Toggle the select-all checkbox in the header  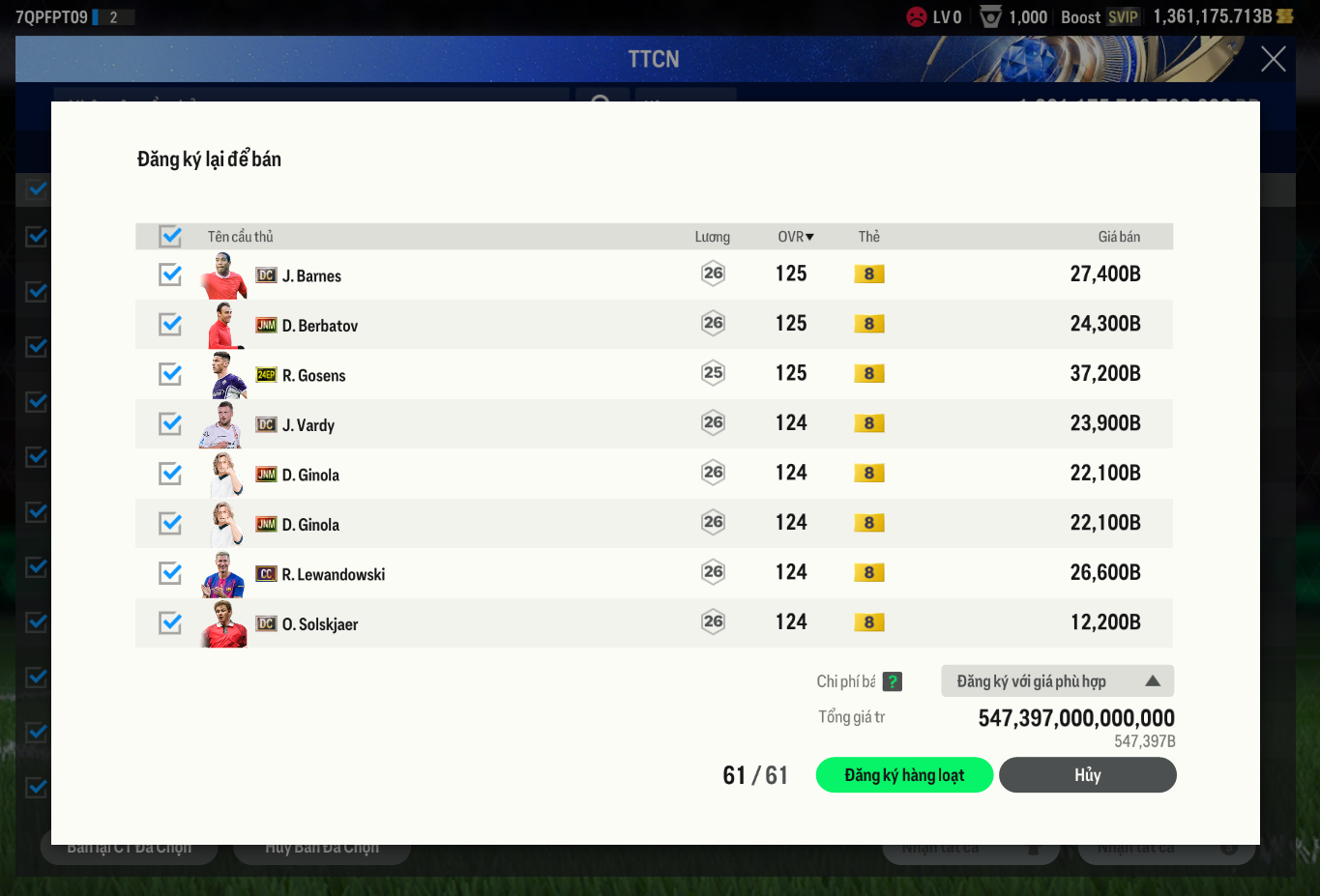tap(170, 236)
